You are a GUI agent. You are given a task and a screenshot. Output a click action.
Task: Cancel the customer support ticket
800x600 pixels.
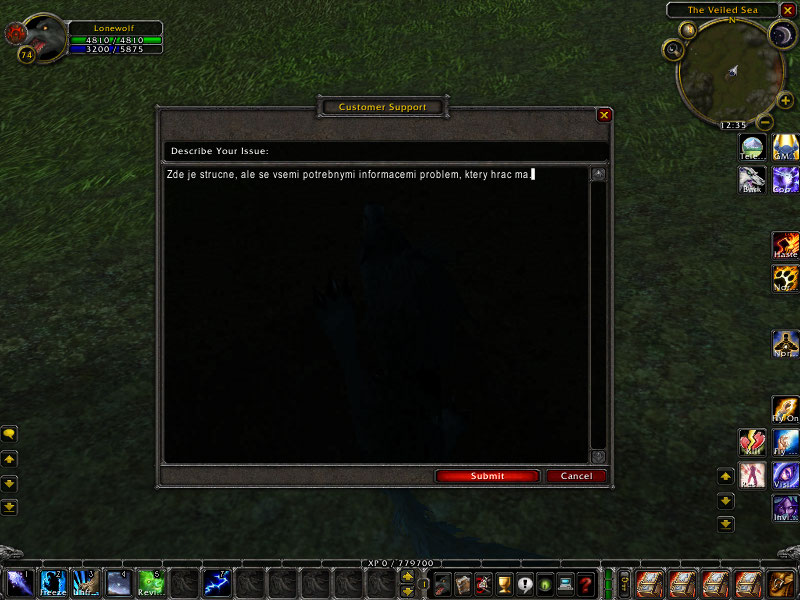(576, 476)
